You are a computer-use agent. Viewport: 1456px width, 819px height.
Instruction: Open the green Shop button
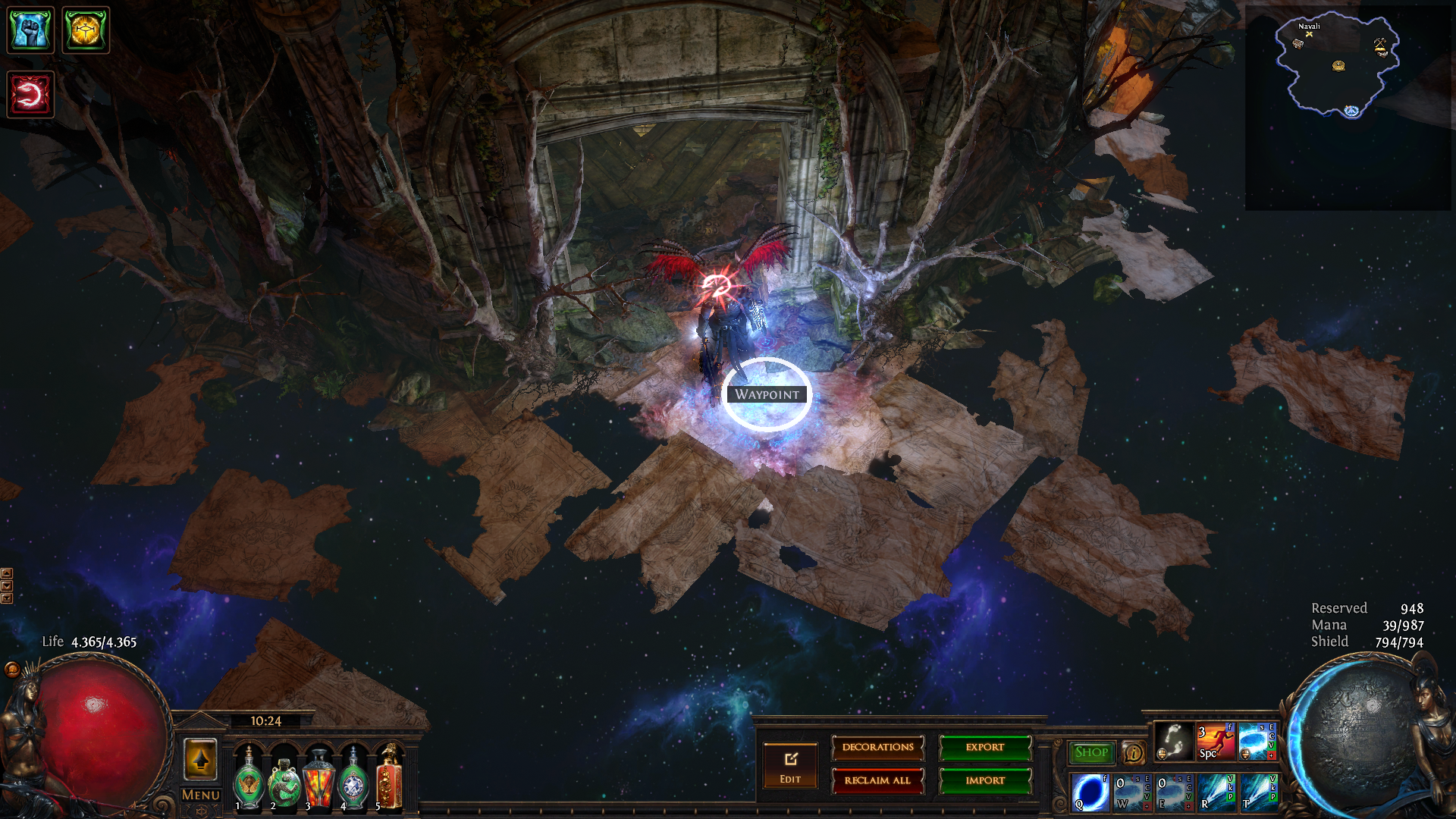coord(1091,752)
